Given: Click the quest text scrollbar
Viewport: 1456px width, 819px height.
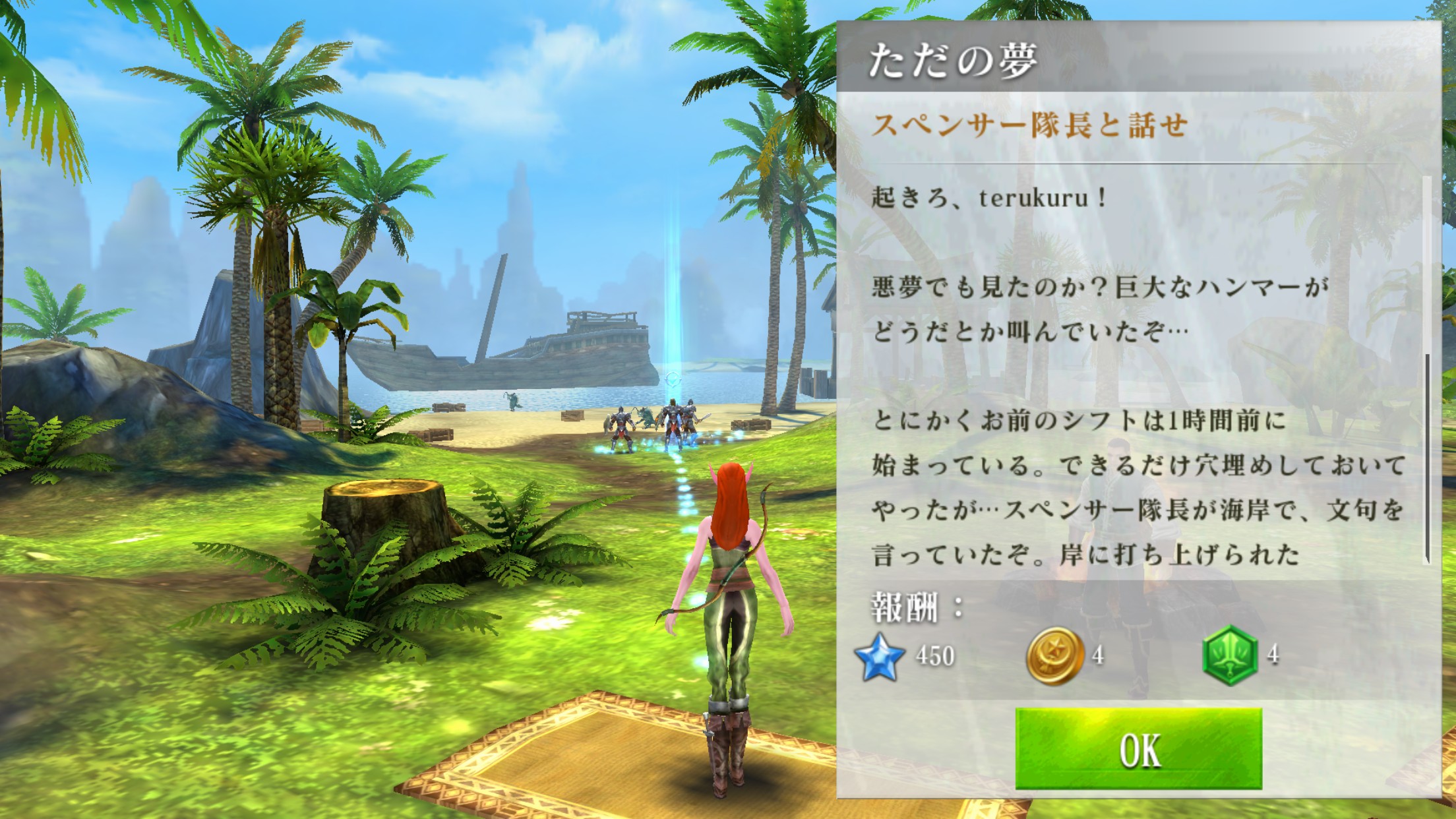Looking at the screenshot, I should 1427,458.
